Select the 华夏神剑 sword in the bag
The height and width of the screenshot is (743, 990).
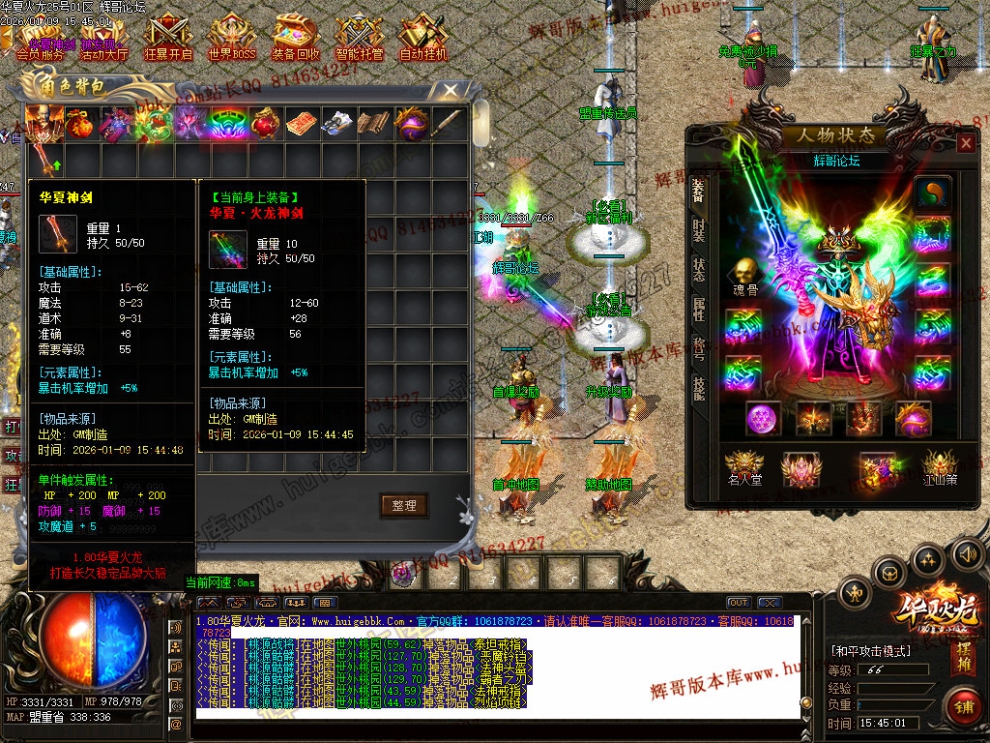point(45,159)
